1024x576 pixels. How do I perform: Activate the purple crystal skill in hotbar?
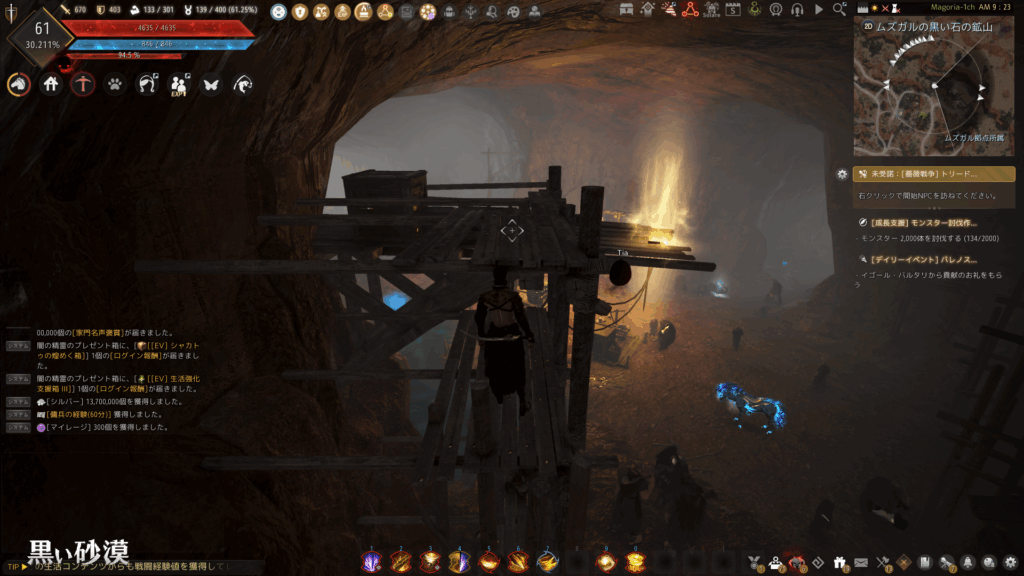(370, 561)
